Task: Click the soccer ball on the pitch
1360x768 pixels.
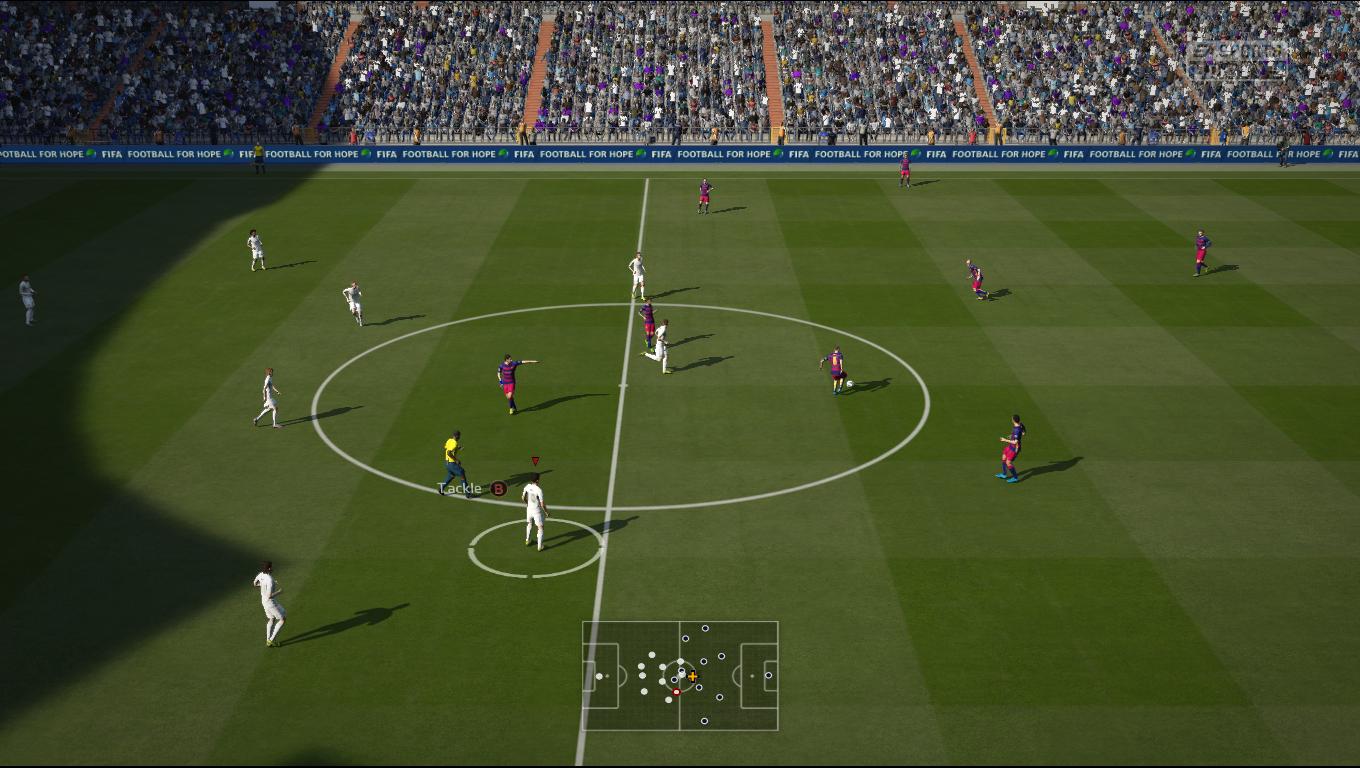Action: 849,383
